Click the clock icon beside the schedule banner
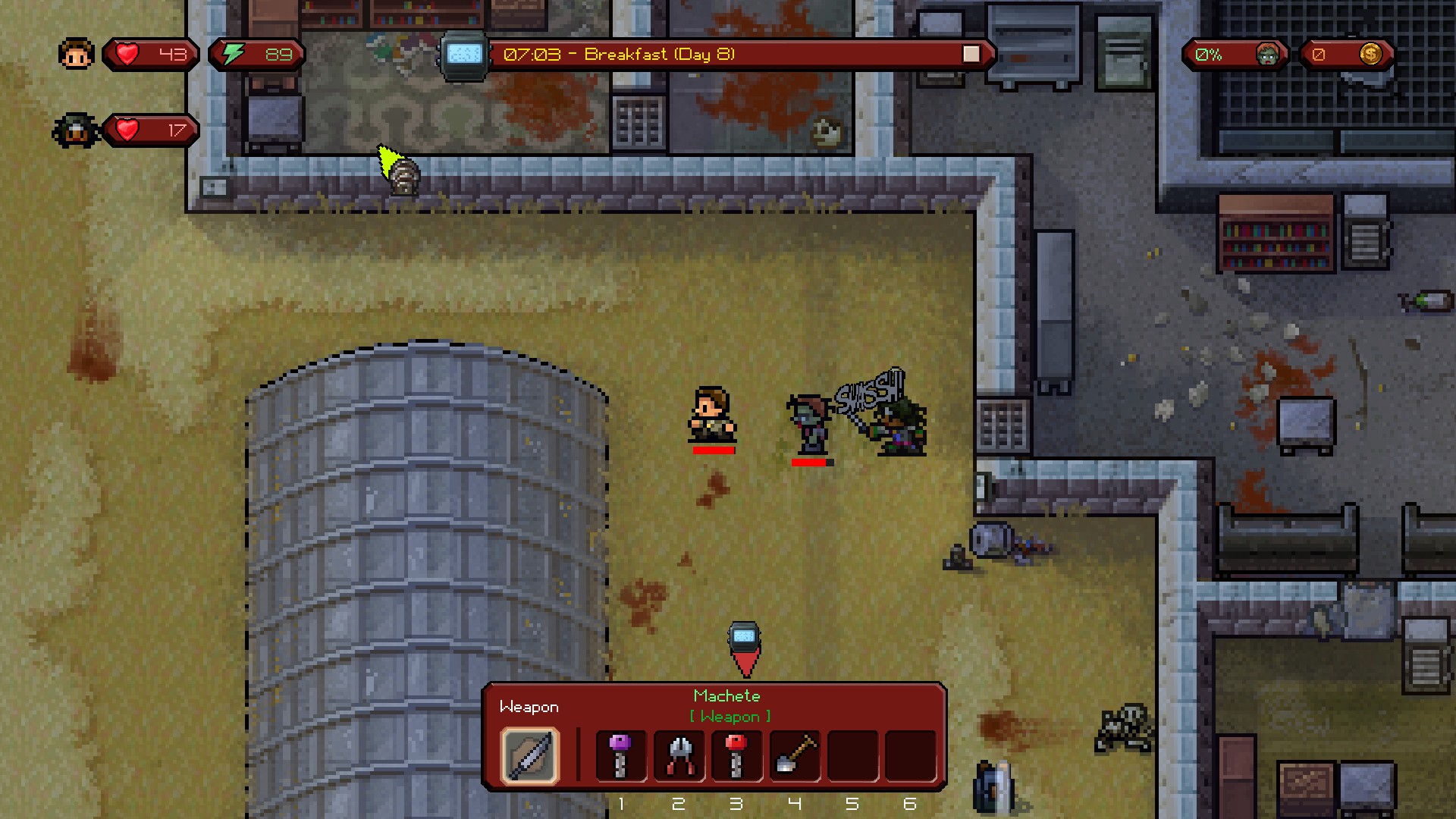This screenshot has width=1456, height=819. 462,54
